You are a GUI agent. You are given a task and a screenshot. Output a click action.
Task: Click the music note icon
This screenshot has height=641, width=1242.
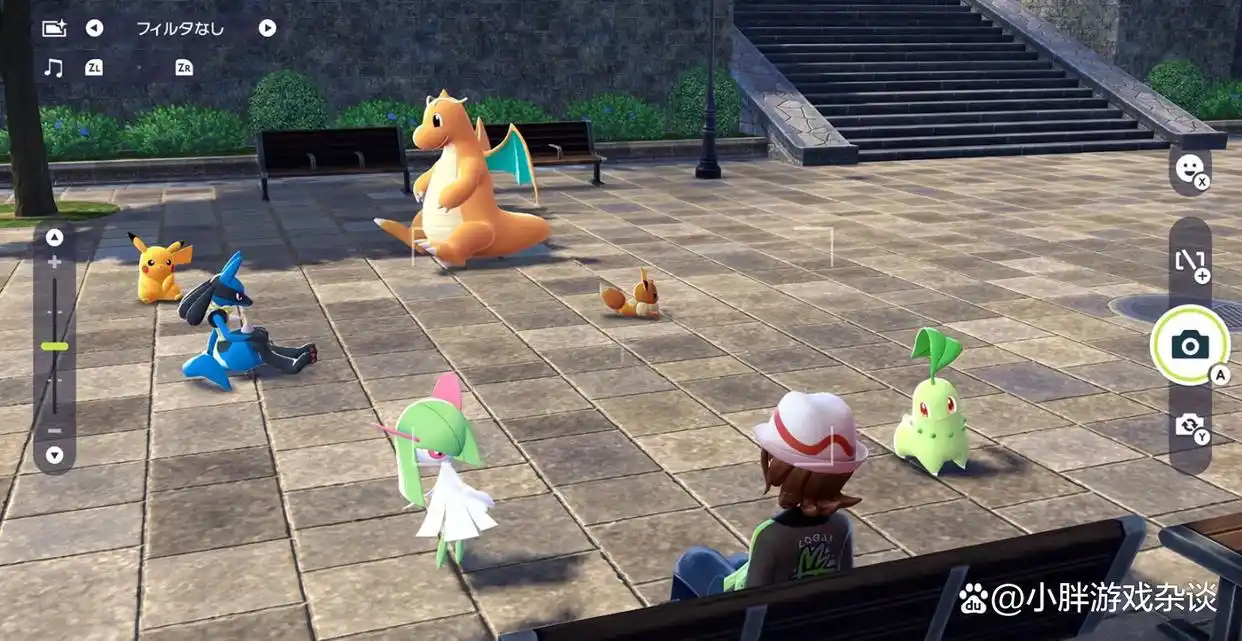(x=54, y=68)
